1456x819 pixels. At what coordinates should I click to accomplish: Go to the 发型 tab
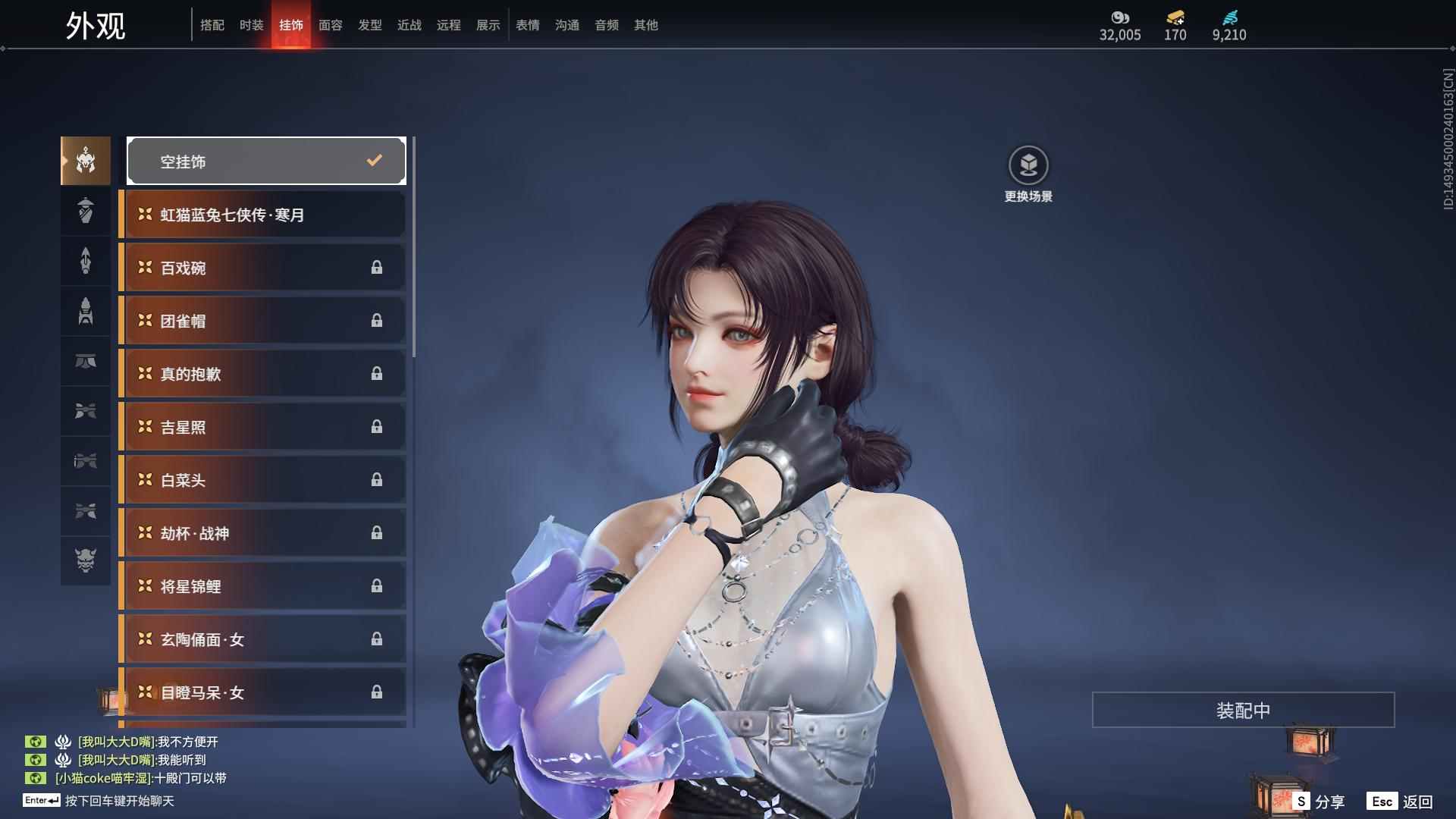pyautogui.click(x=369, y=25)
